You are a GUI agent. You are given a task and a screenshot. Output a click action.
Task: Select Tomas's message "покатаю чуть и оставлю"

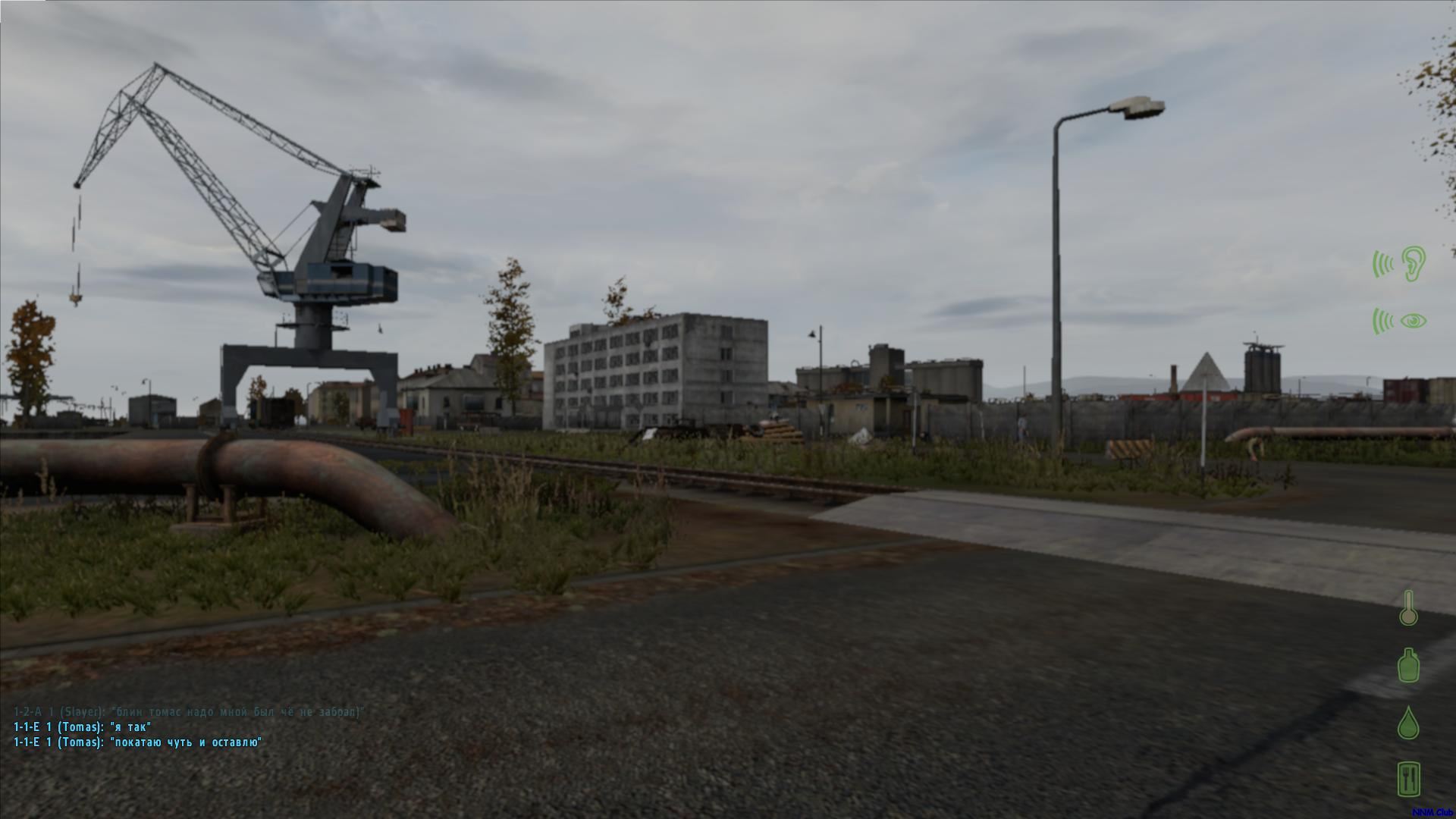click(x=138, y=742)
